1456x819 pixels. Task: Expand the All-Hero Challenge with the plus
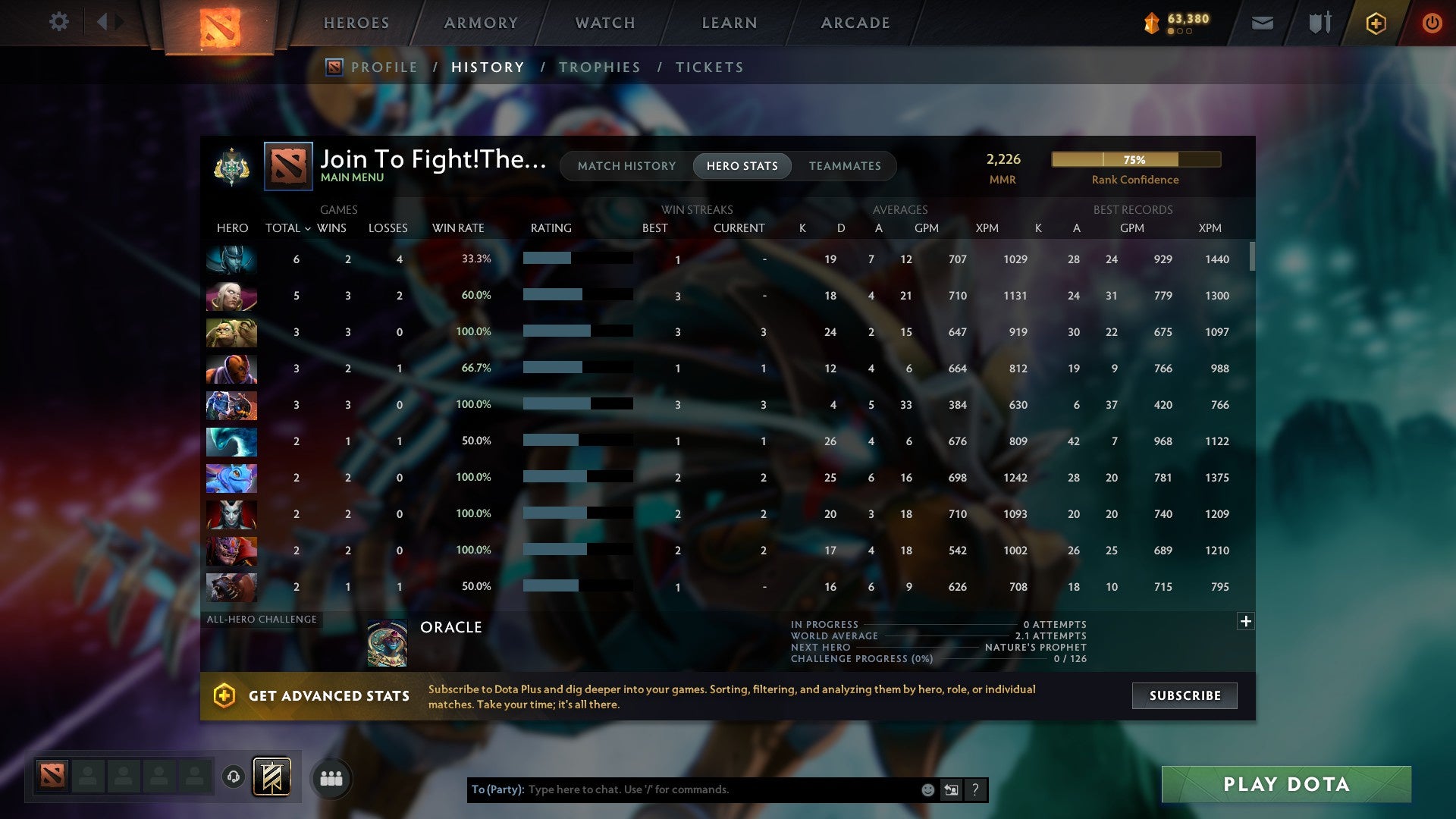(1246, 620)
